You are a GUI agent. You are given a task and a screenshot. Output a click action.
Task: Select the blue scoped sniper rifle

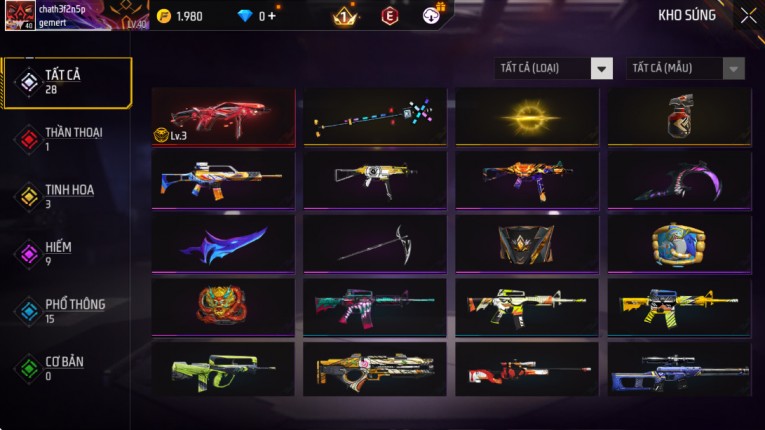tap(679, 369)
